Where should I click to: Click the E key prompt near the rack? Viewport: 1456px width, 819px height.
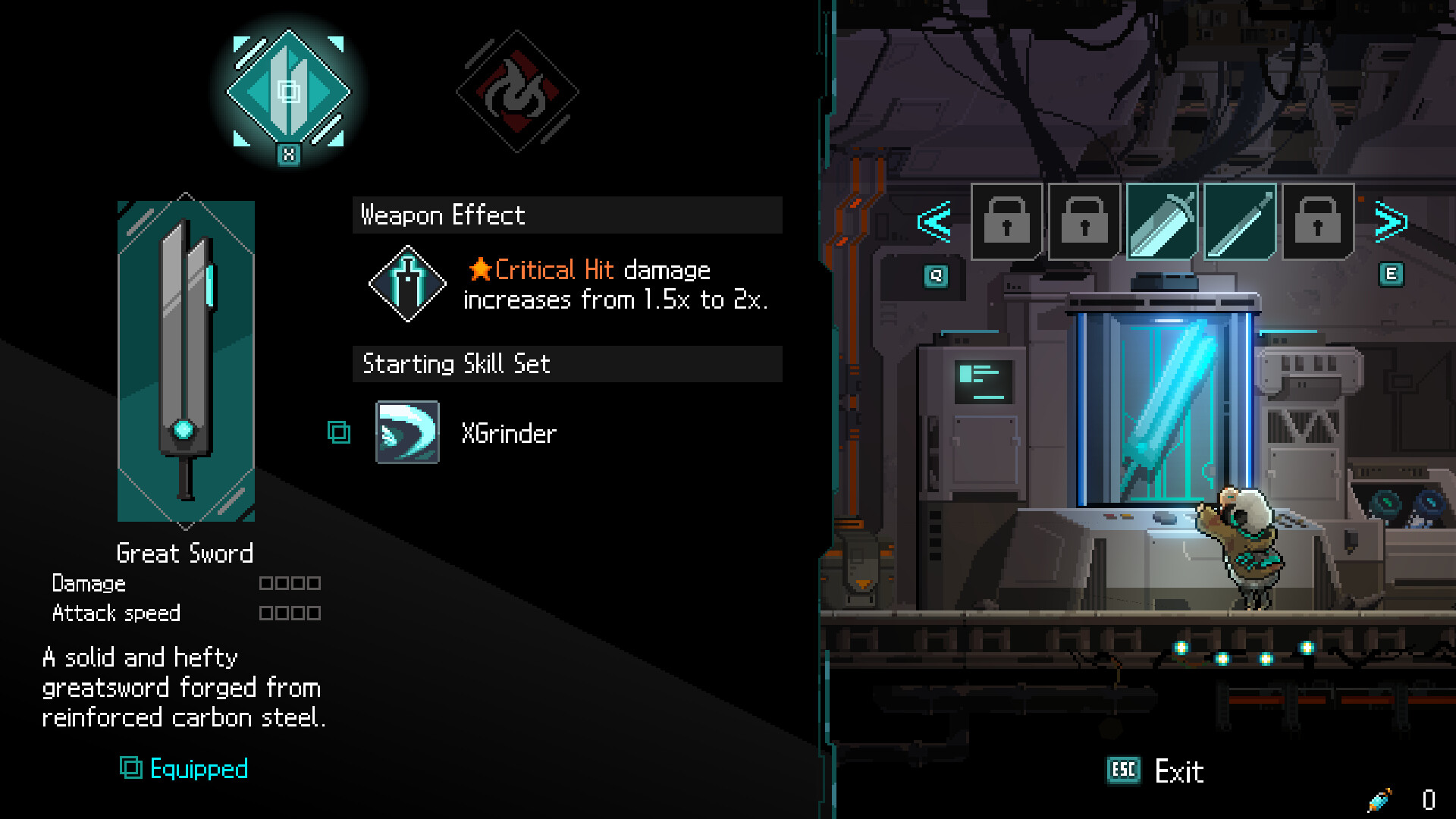1390,275
